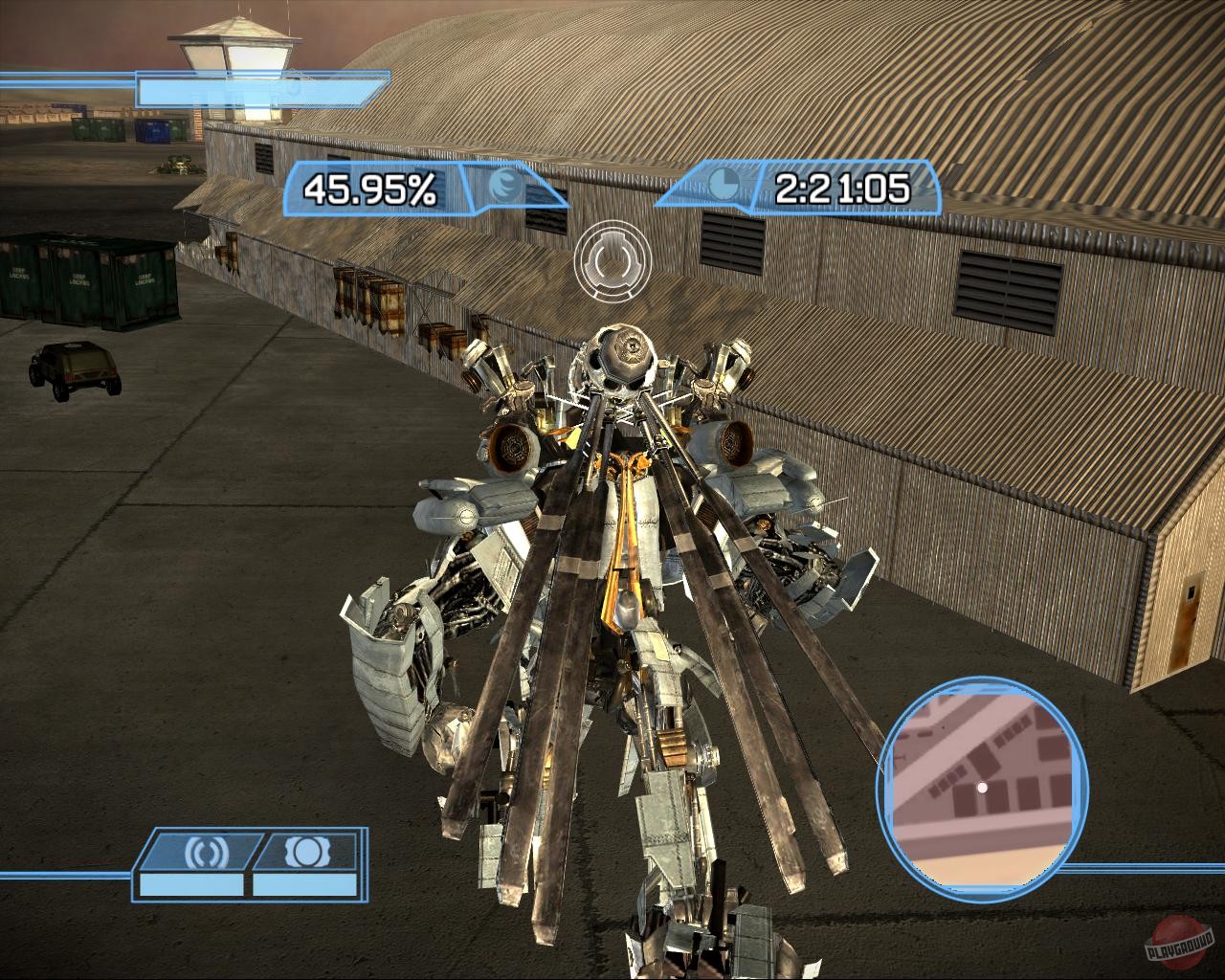Viewport: 1225px width, 980px height.
Task: Expand the 45.95% completion panel
Action: pyautogui.click(x=368, y=188)
